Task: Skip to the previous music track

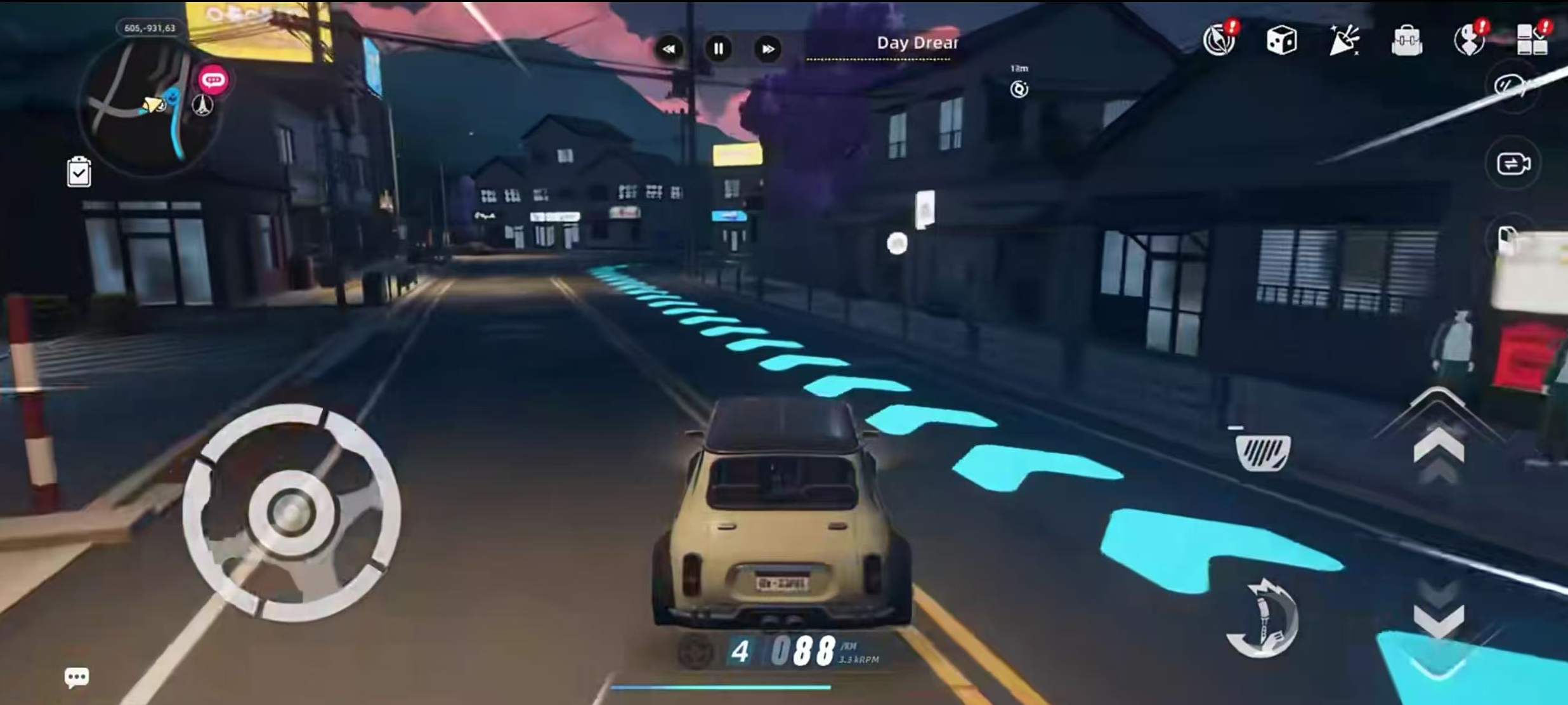Action: [x=669, y=49]
